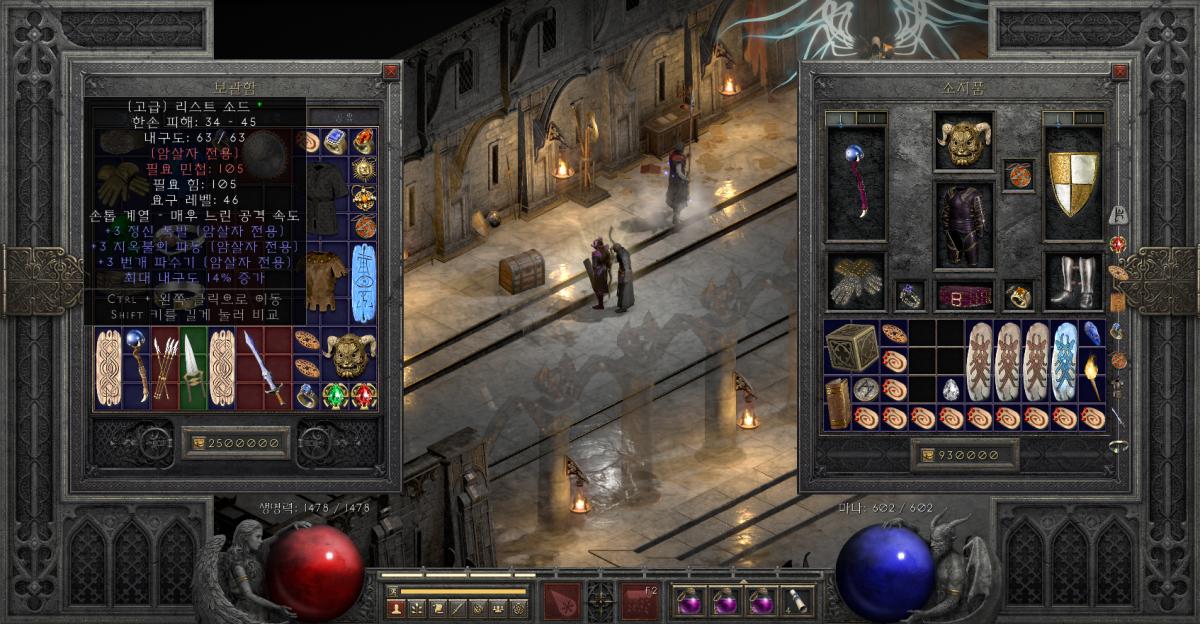Select the bundle of javelins in stash
Image resolution: width=1200 pixels, height=624 pixels.
pyautogui.click(x=166, y=367)
